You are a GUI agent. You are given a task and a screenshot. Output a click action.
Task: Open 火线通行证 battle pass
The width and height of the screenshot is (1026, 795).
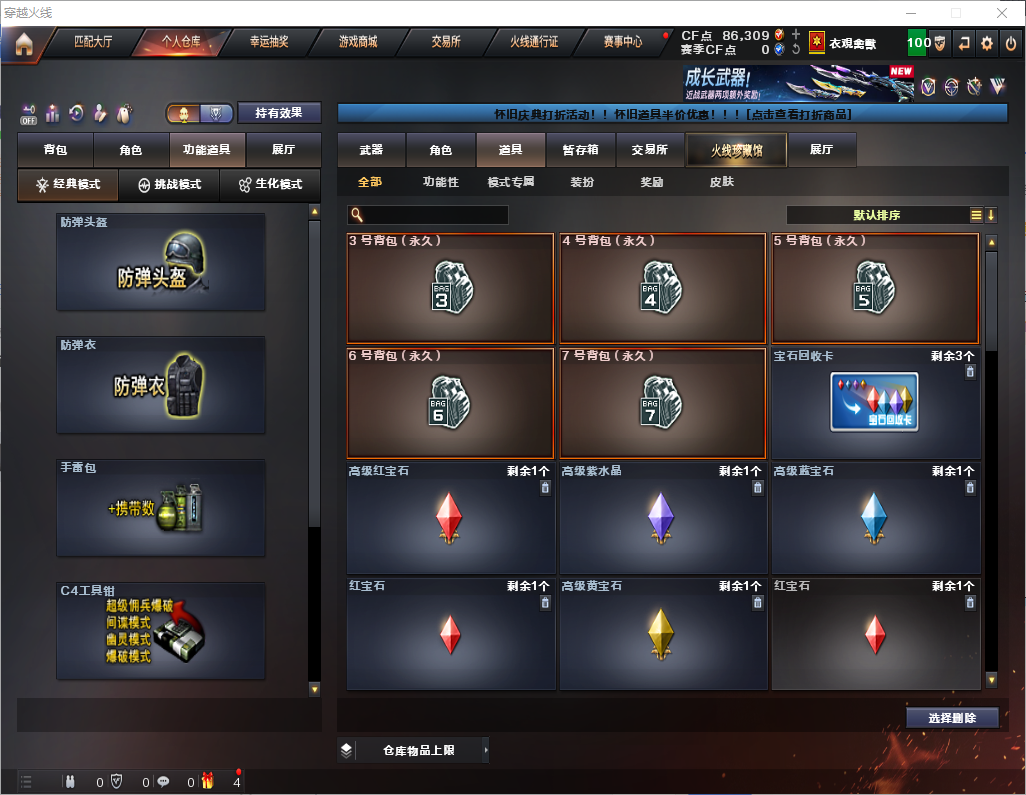click(534, 42)
